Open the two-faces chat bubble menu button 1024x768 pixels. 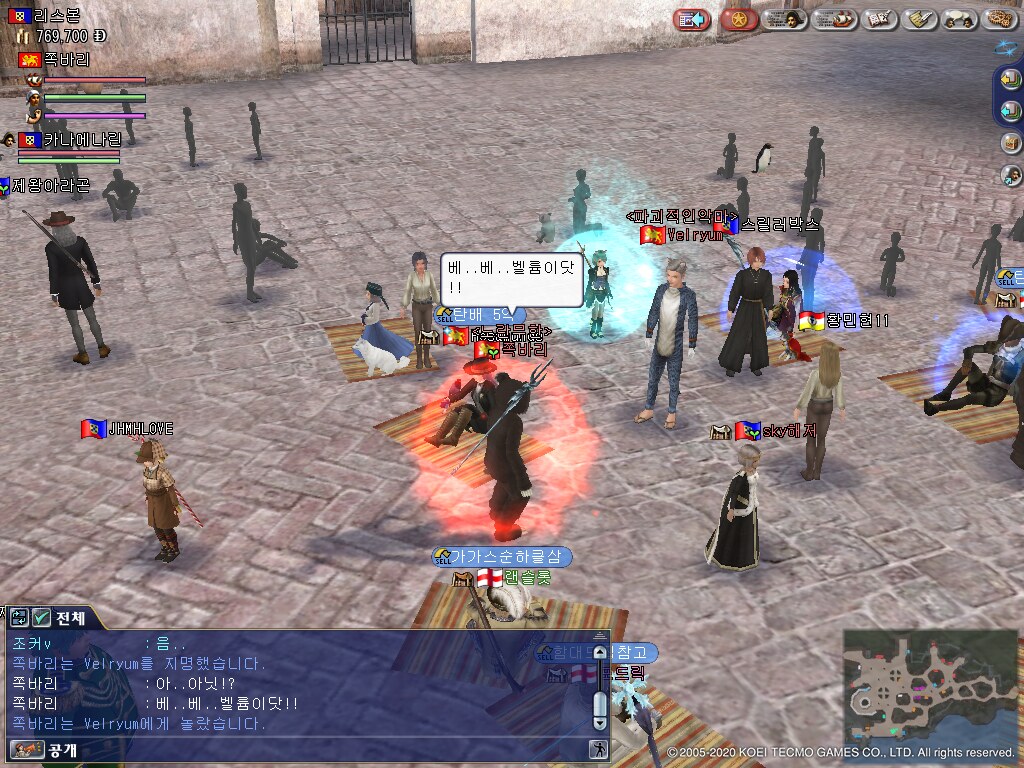pyautogui.click(x=960, y=19)
